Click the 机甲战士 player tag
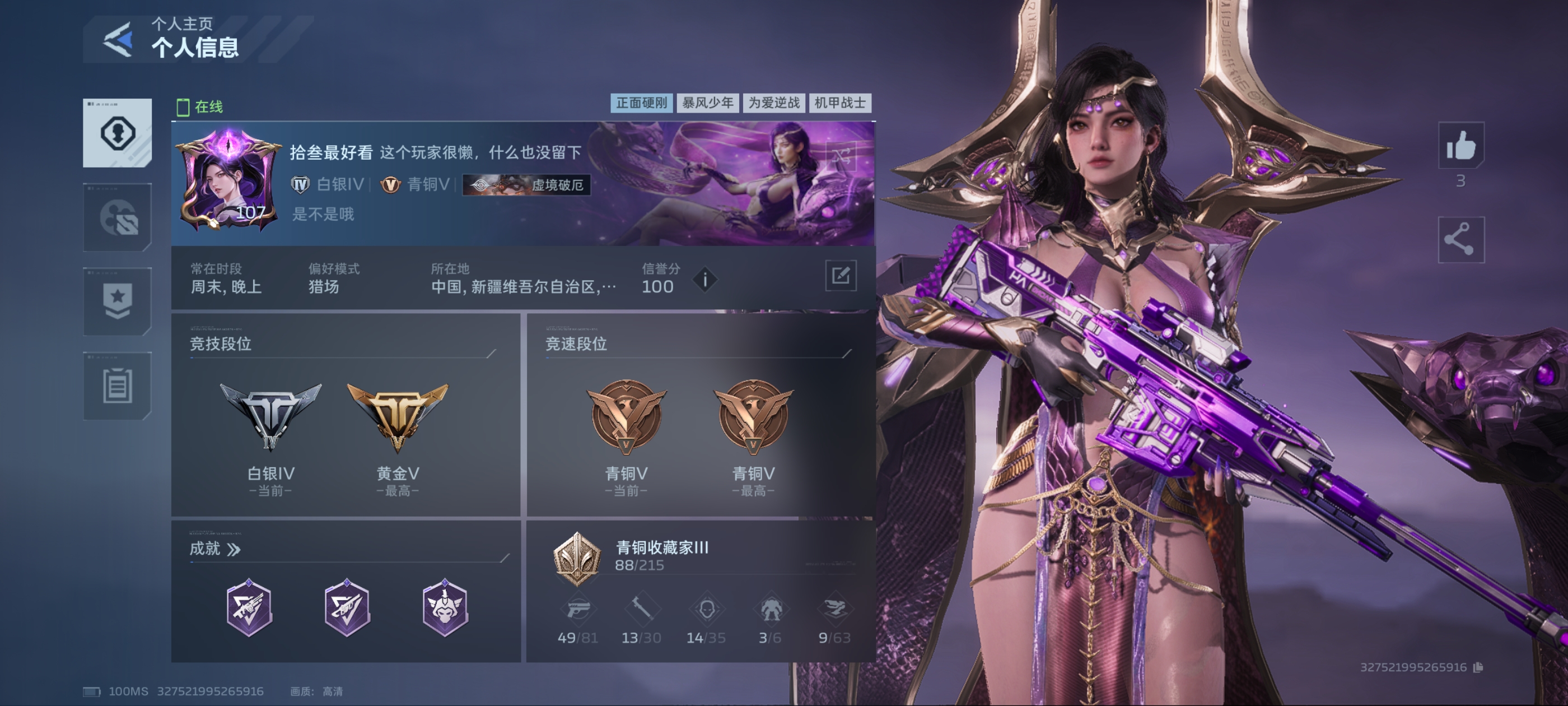Image resolution: width=1568 pixels, height=706 pixels. 840,103
